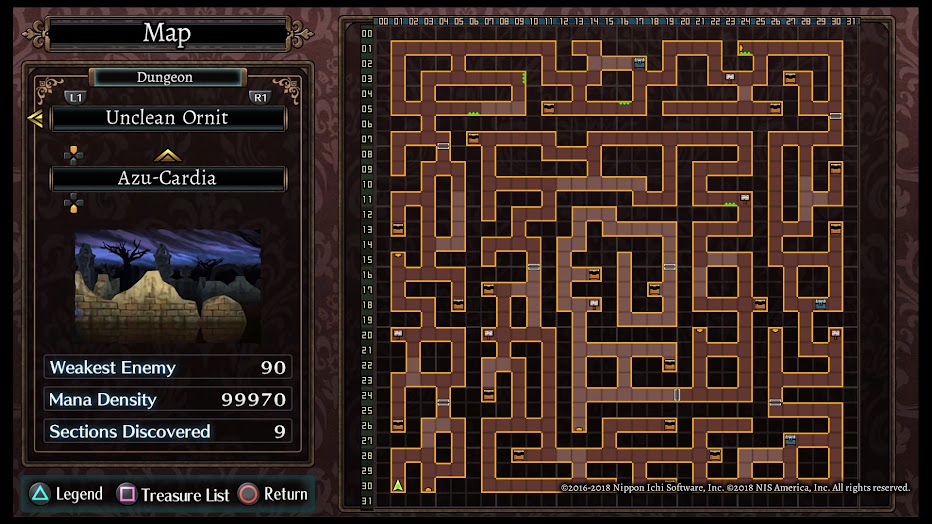Viewport: 932px width, 524px height.
Task: Return from the map screen
Action: pyautogui.click(x=273, y=494)
